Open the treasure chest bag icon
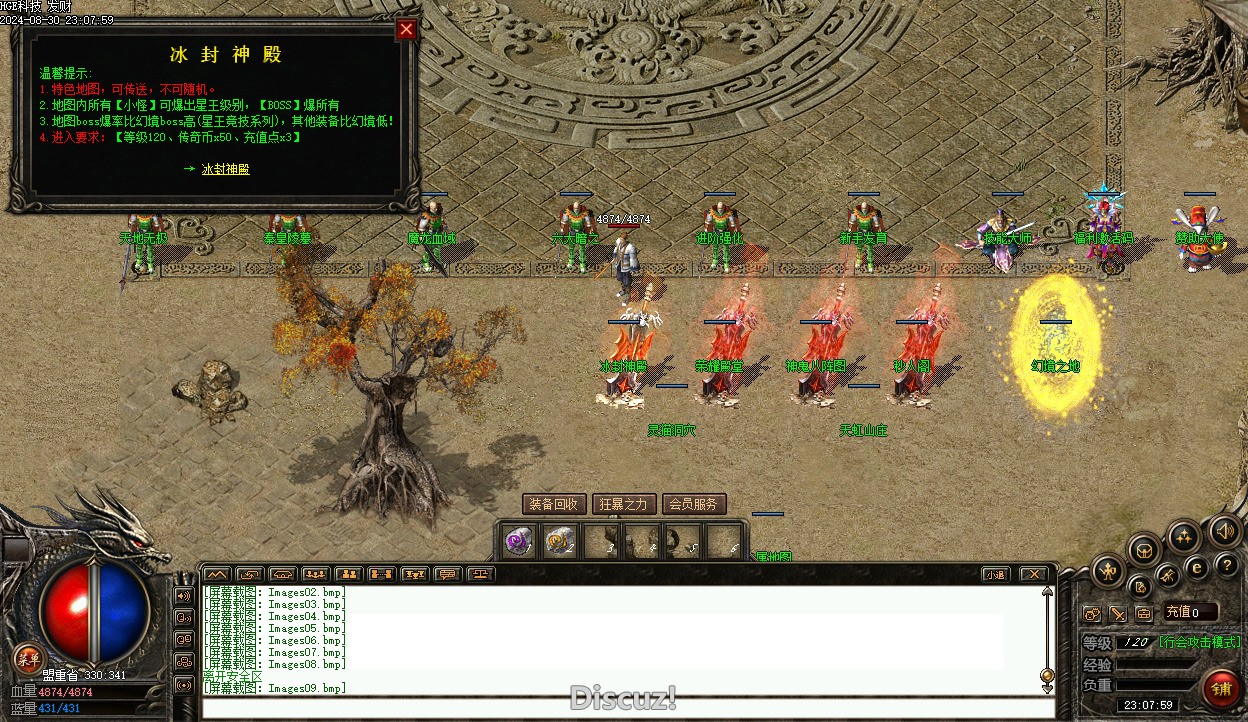Screen dimensions: 1248x722 pyautogui.click(x=1144, y=549)
